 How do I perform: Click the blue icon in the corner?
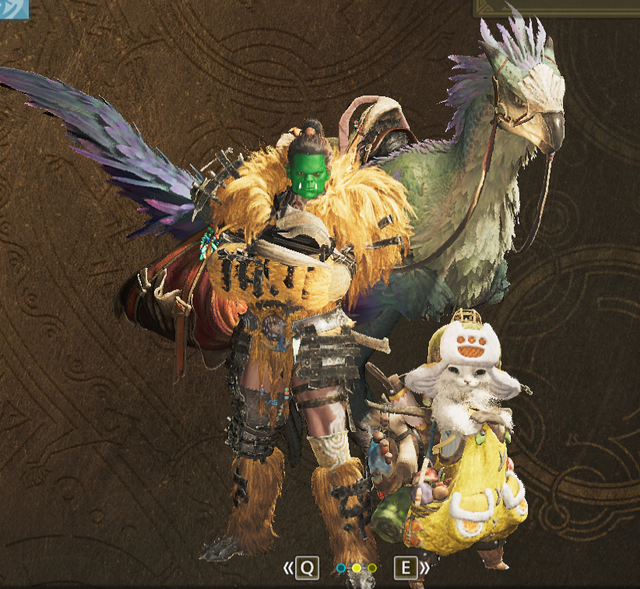click(13, 9)
